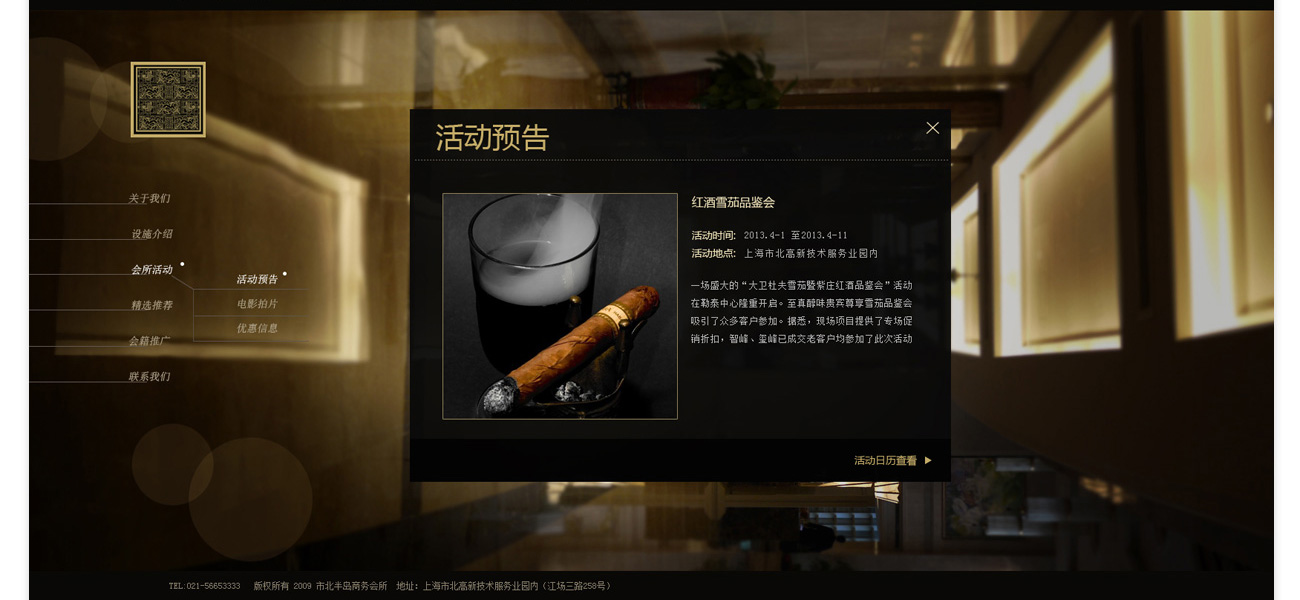Viewport: 1300px width, 600px height.
Task: Select the 活动预告 submenu item
Action: click(x=257, y=280)
